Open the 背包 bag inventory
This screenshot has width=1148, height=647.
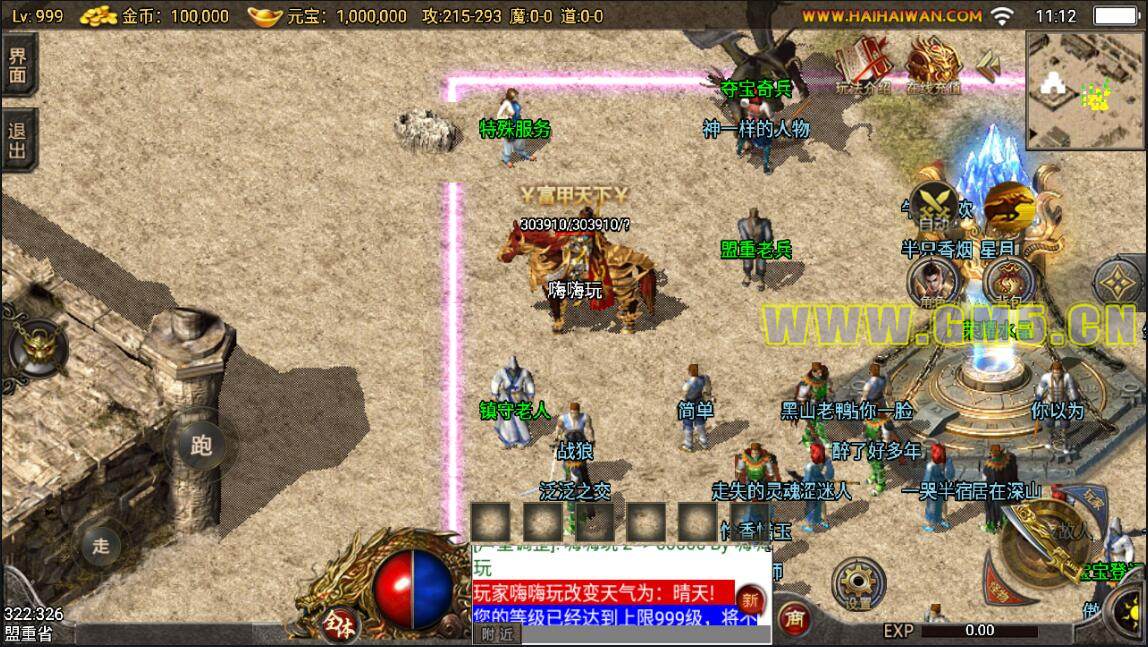[x=1008, y=281]
